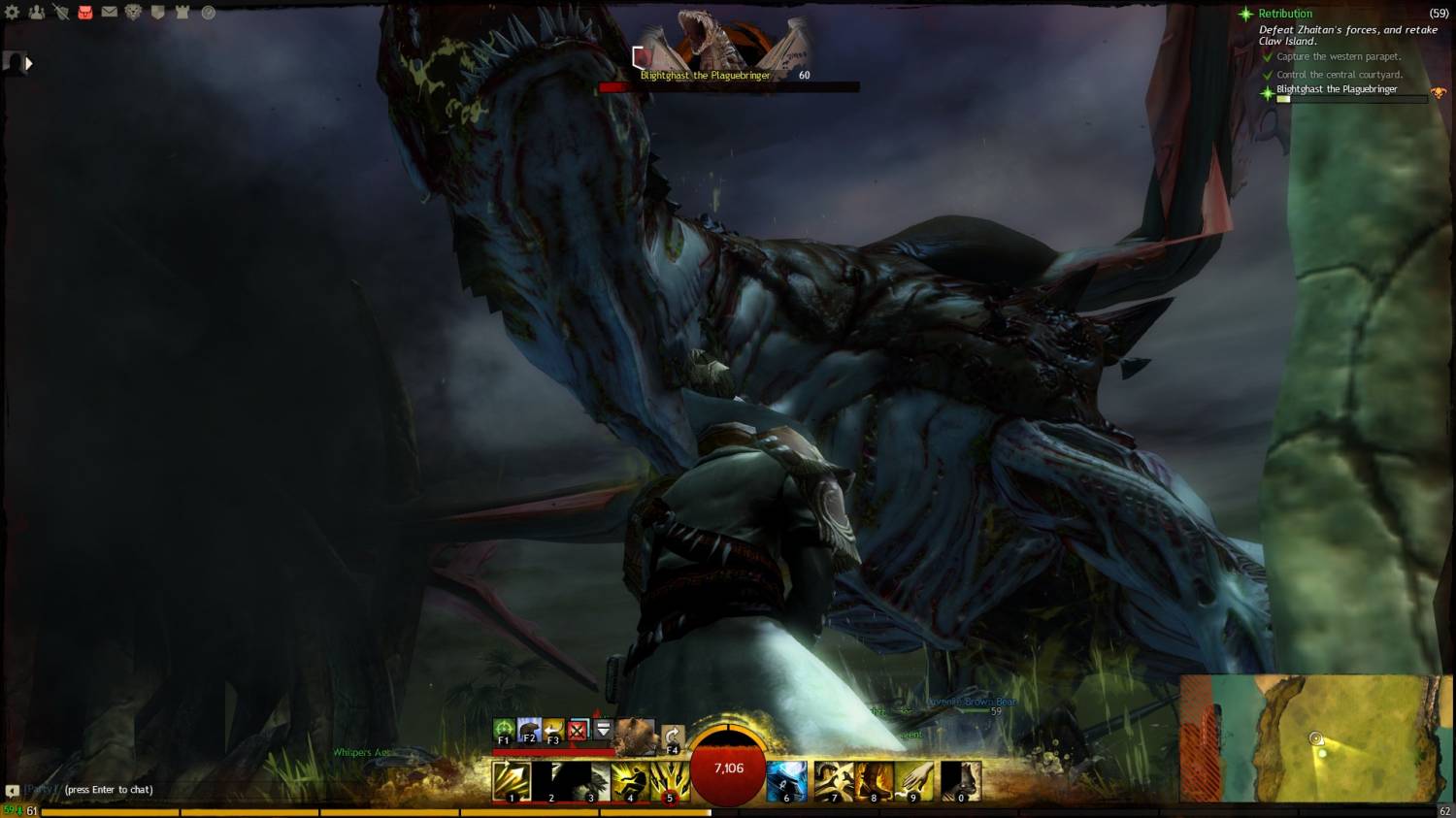The height and width of the screenshot is (818, 1456).
Task: Open the hero panel sword-and-shield icon
Action: point(61,13)
